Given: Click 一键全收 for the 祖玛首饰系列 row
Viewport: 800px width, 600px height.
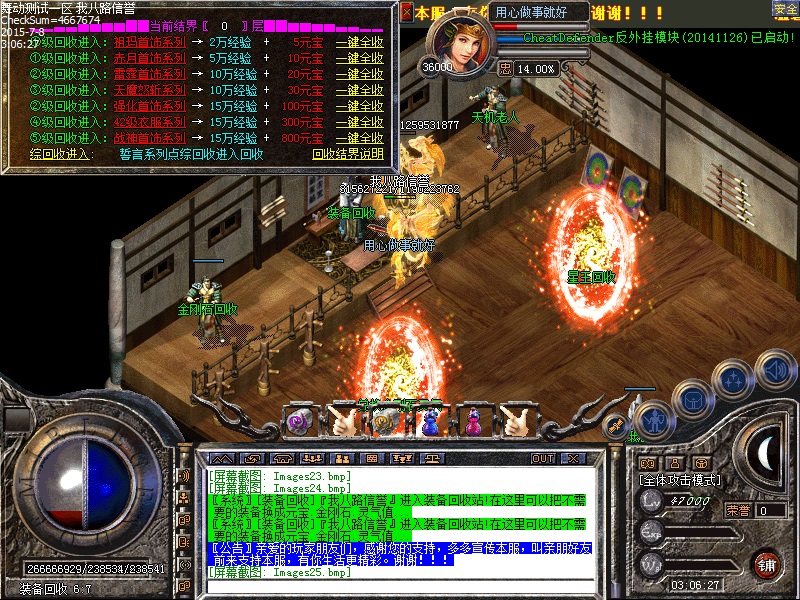Looking at the screenshot, I should [x=358, y=44].
